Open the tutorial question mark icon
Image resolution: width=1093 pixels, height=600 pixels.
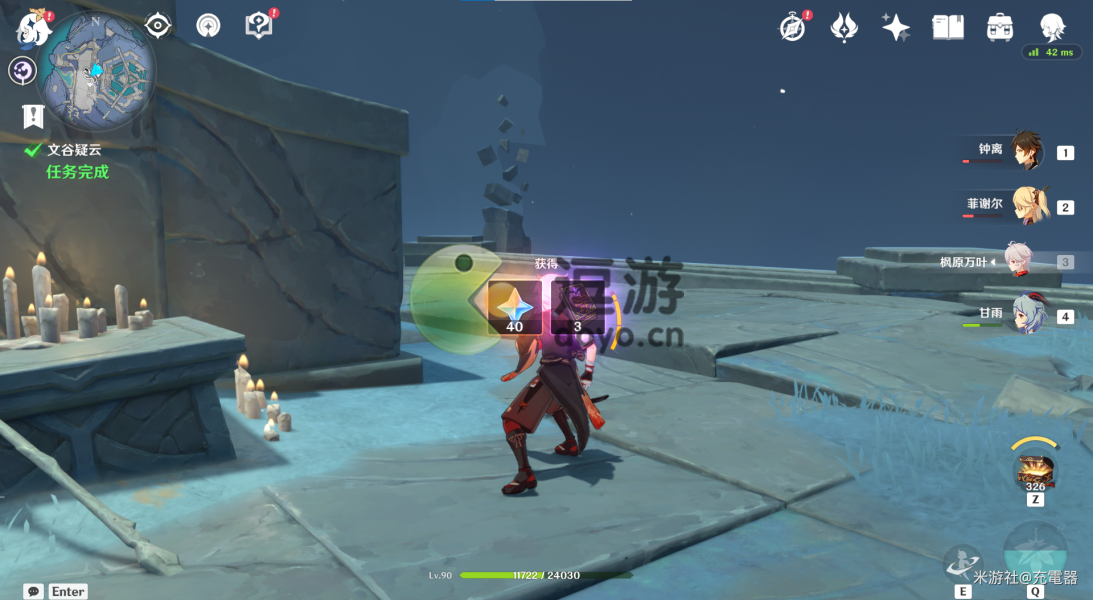click(x=259, y=26)
